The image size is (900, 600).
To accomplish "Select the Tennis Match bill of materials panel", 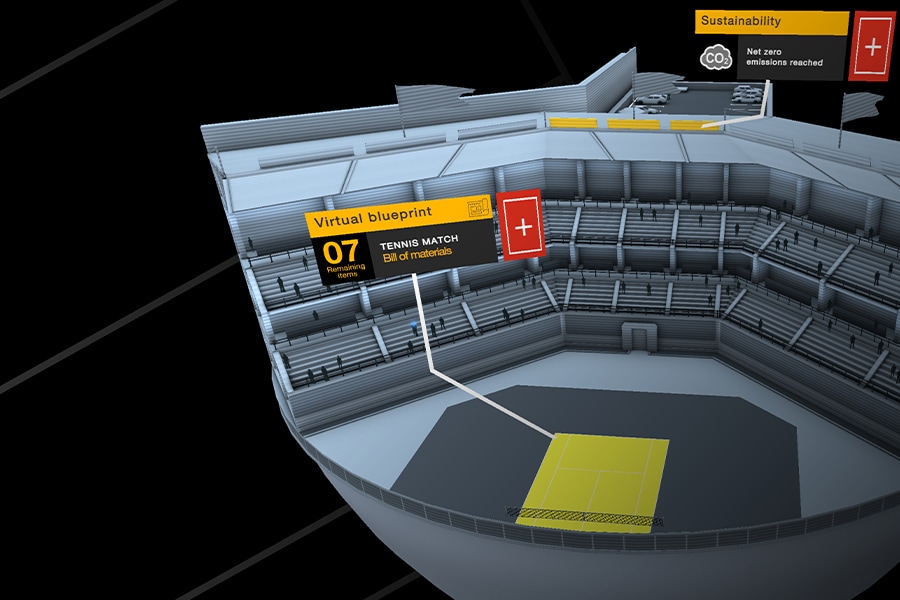I will coord(432,250).
